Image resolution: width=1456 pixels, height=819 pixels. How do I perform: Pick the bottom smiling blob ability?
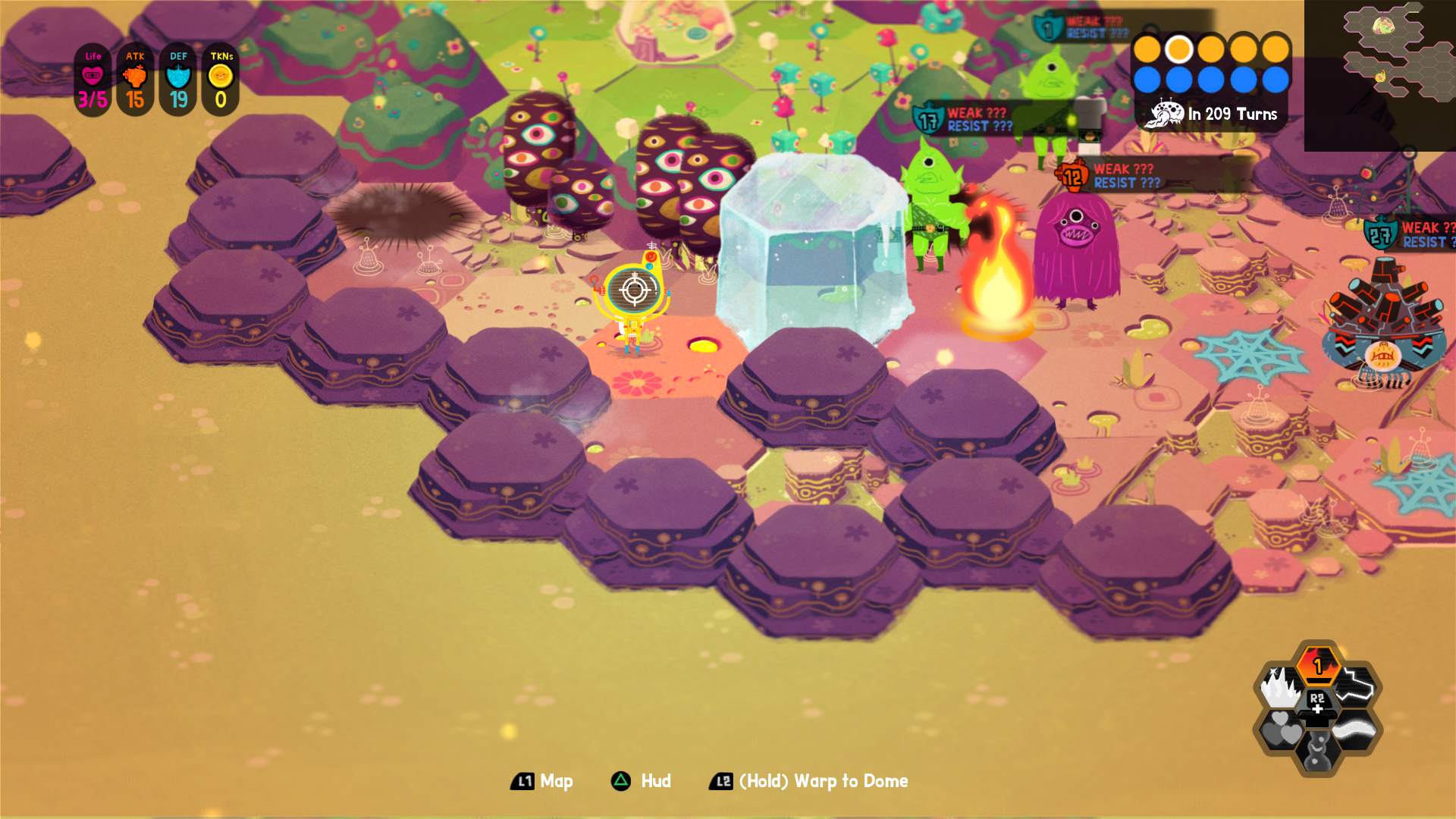pos(1318,752)
